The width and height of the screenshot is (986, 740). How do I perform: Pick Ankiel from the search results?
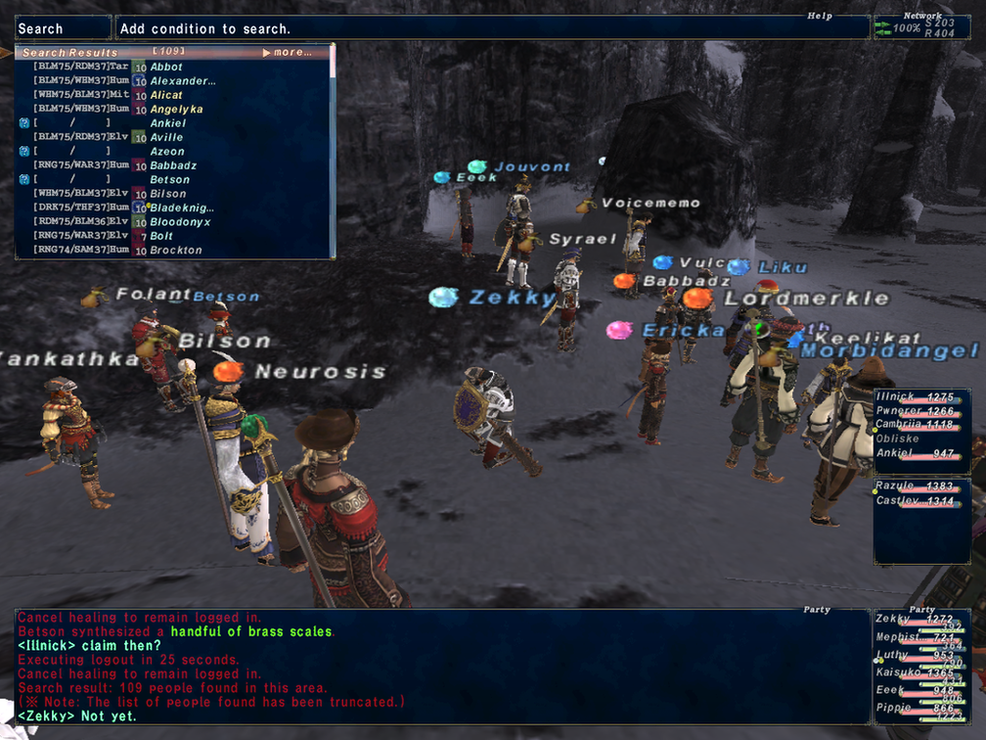(167, 123)
